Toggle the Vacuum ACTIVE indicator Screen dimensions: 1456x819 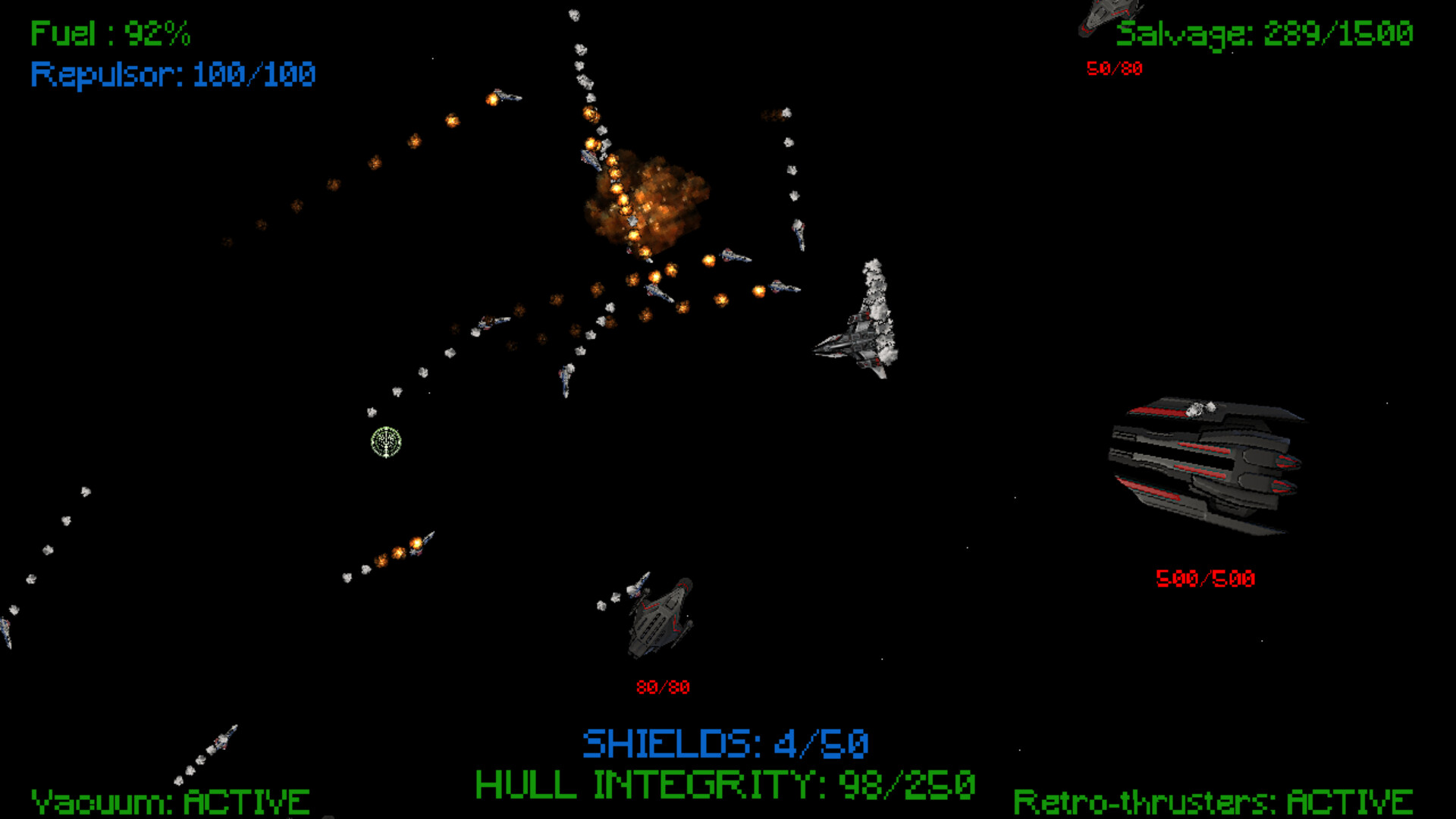pyautogui.click(x=171, y=800)
